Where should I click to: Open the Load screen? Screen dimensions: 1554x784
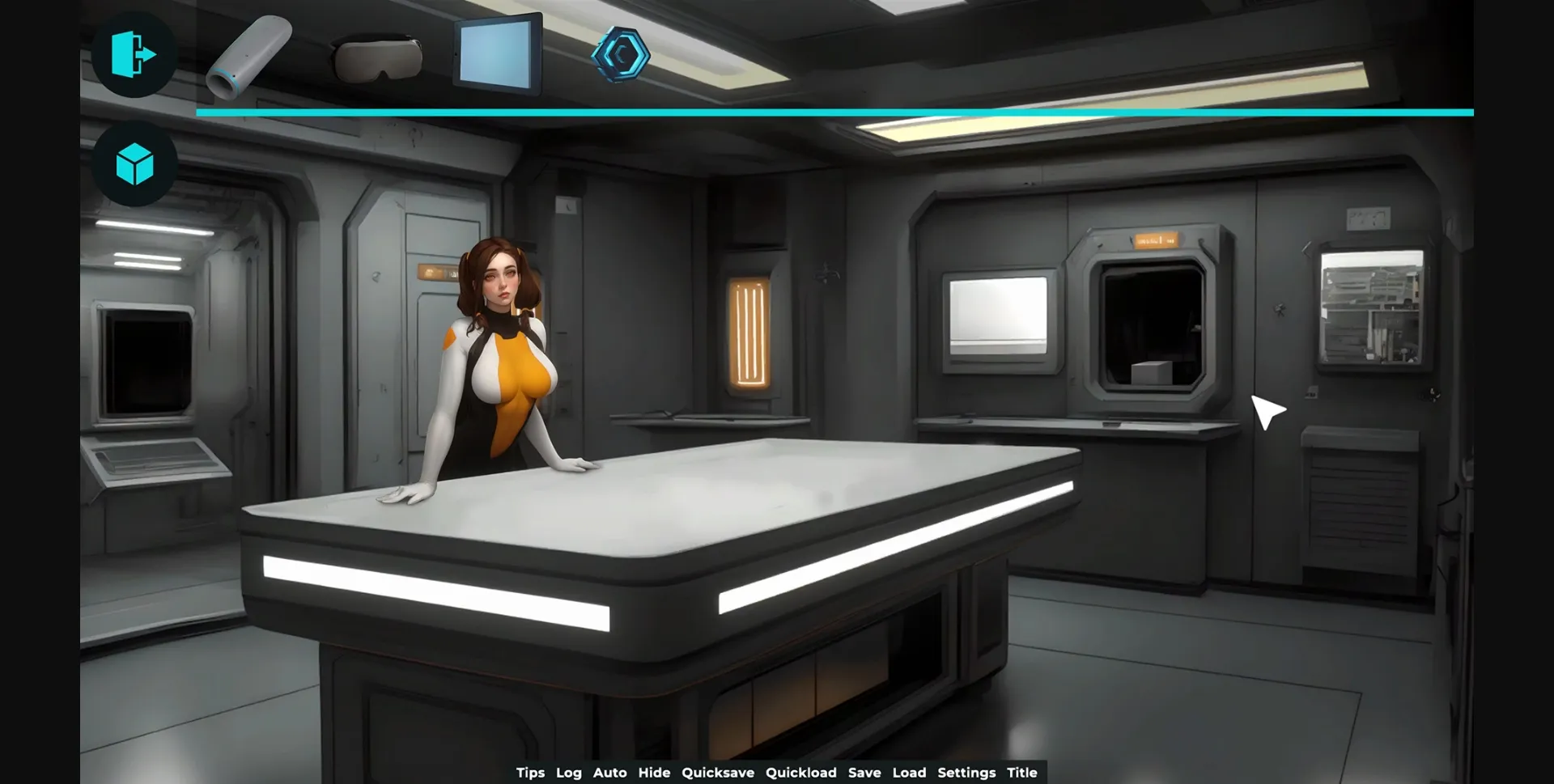click(911, 773)
